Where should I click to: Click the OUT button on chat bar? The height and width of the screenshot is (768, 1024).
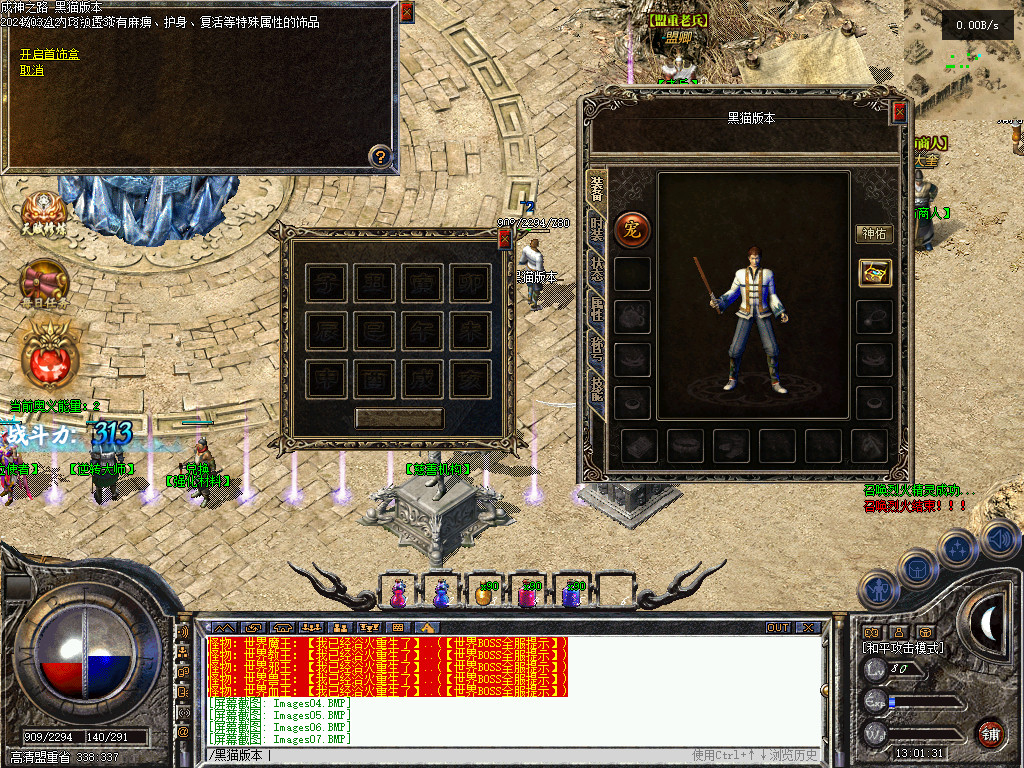click(x=778, y=627)
